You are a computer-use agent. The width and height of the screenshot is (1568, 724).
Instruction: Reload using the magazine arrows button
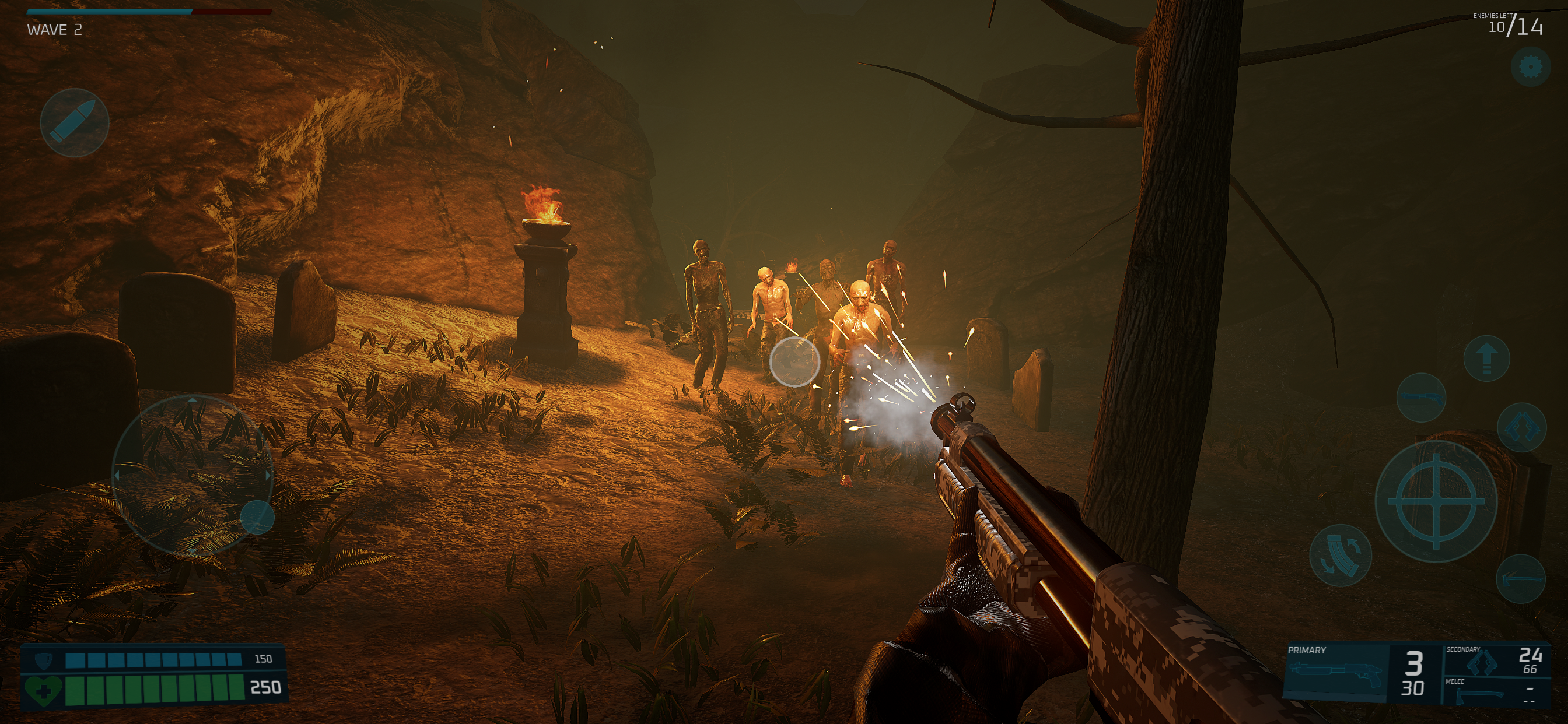click(x=1340, y=555)
